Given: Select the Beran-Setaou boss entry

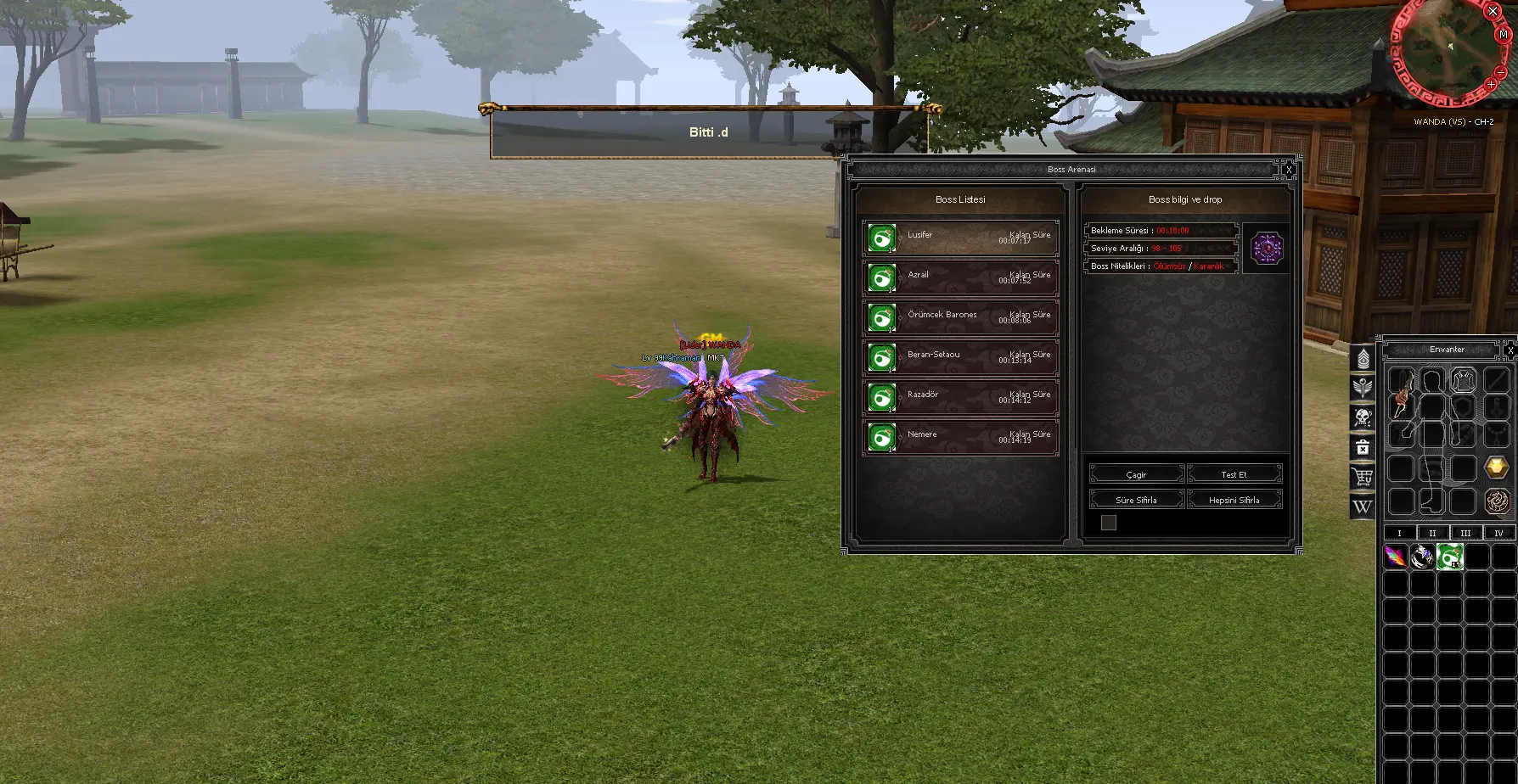Looking at the screenshot, I should [960, 358].
